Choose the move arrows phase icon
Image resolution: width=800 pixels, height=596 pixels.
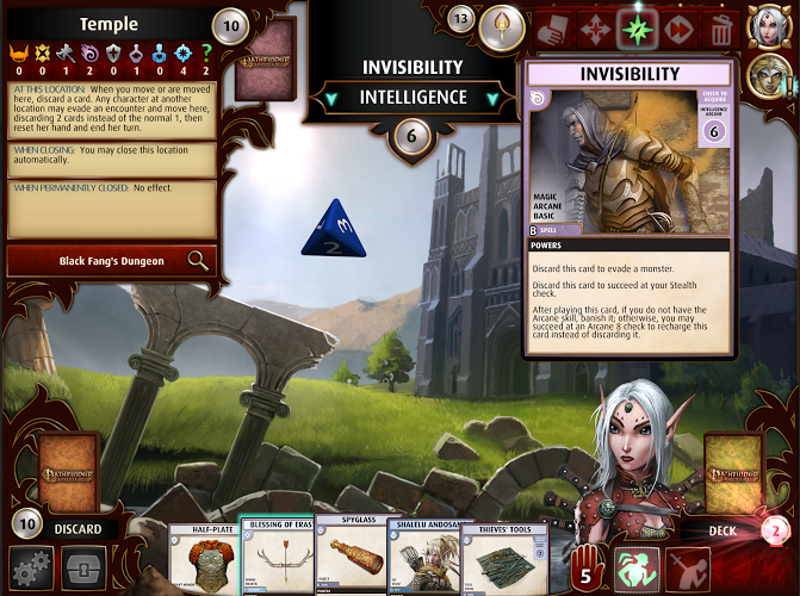(x=595, y=30)
